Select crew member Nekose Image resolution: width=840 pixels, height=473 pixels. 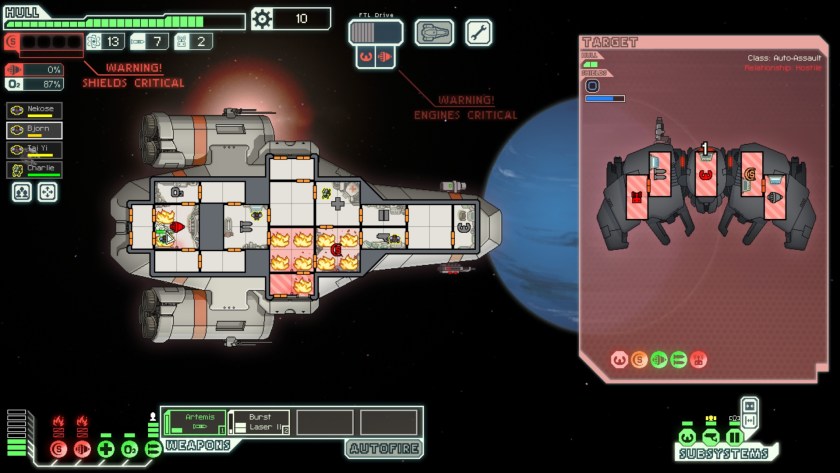coord(34,110)
